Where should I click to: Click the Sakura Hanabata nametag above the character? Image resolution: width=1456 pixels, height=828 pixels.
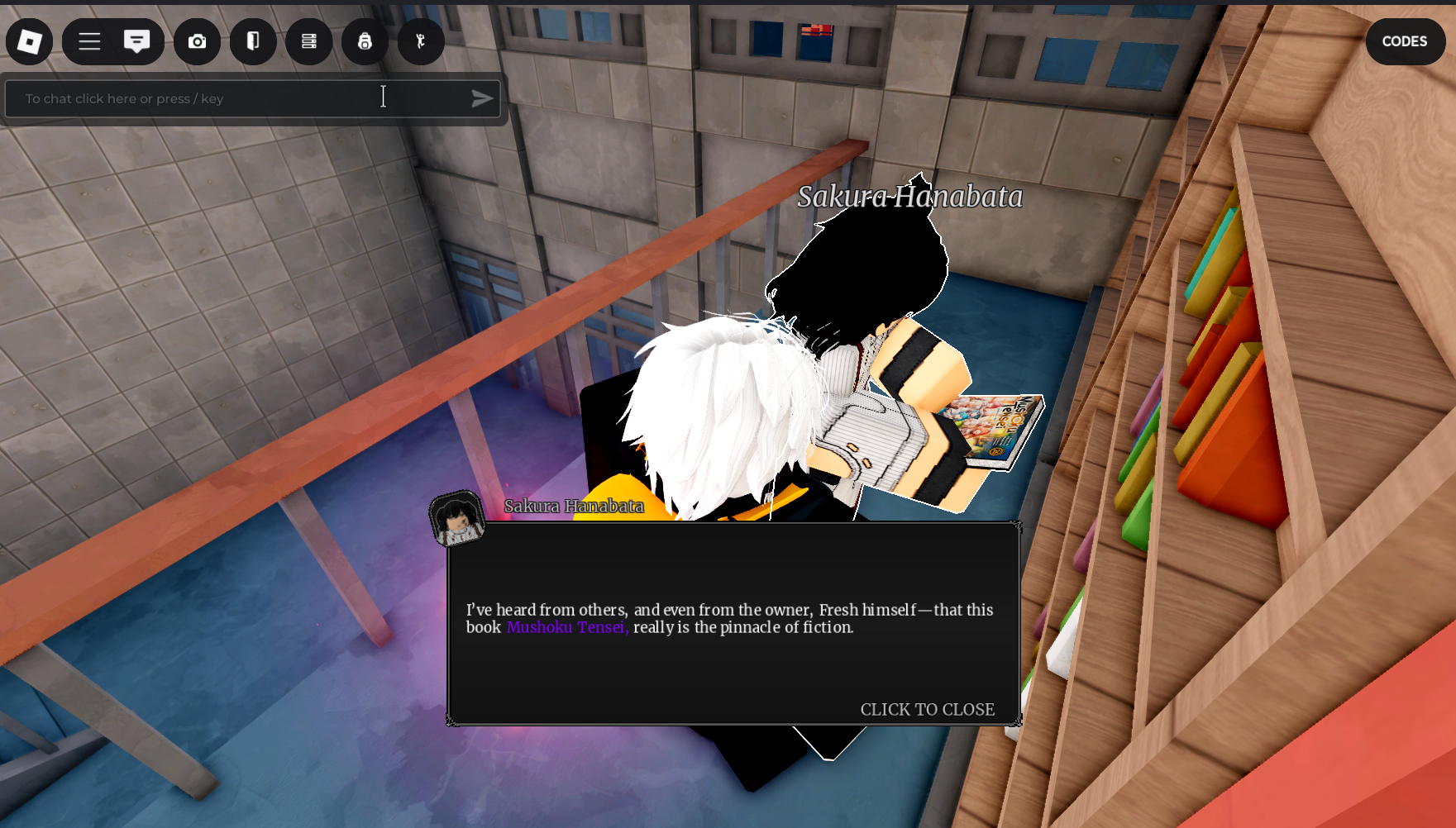[909, 198]
